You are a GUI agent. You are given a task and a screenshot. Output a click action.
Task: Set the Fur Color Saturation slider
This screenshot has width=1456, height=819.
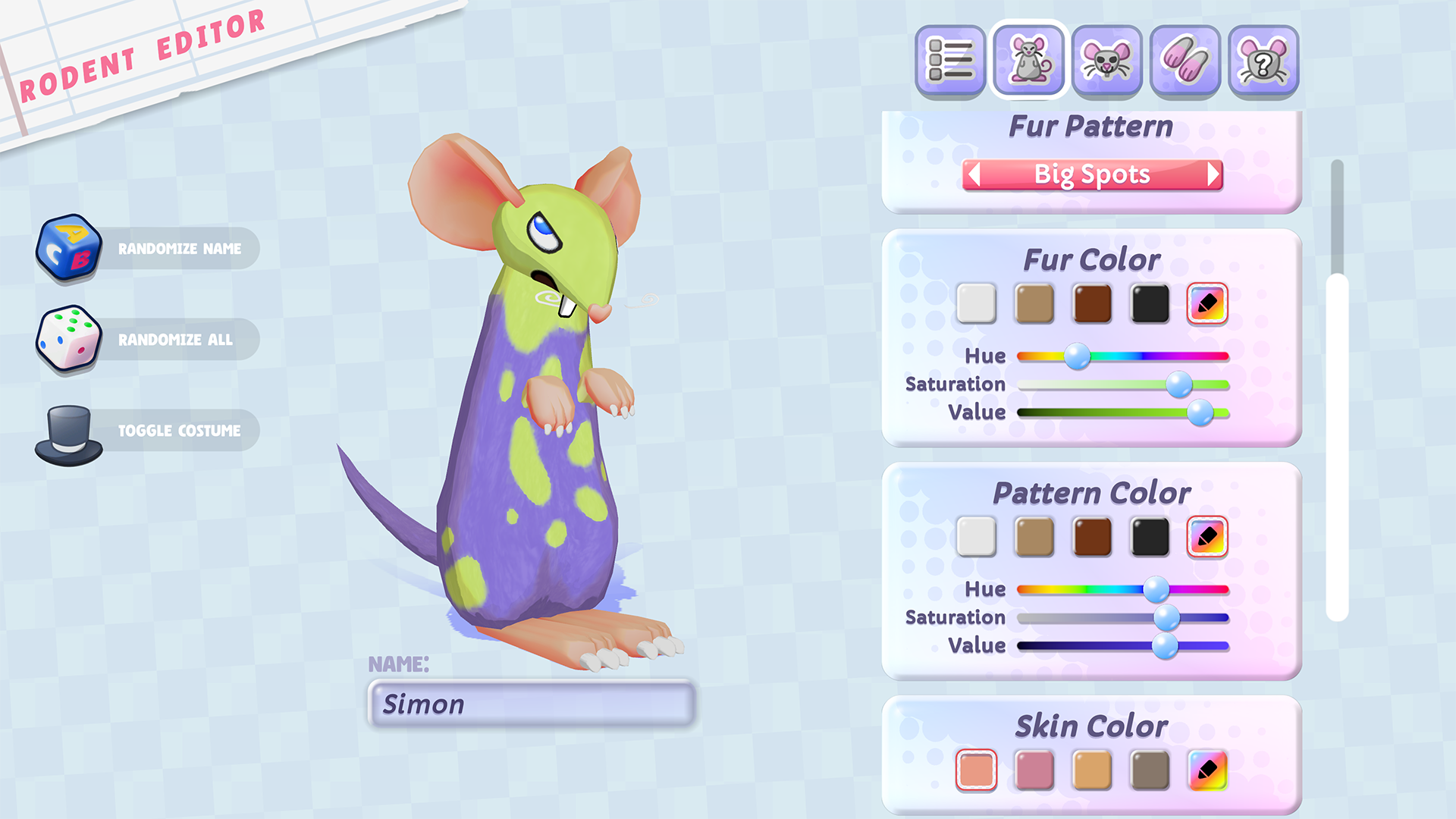pos(1179,384)
